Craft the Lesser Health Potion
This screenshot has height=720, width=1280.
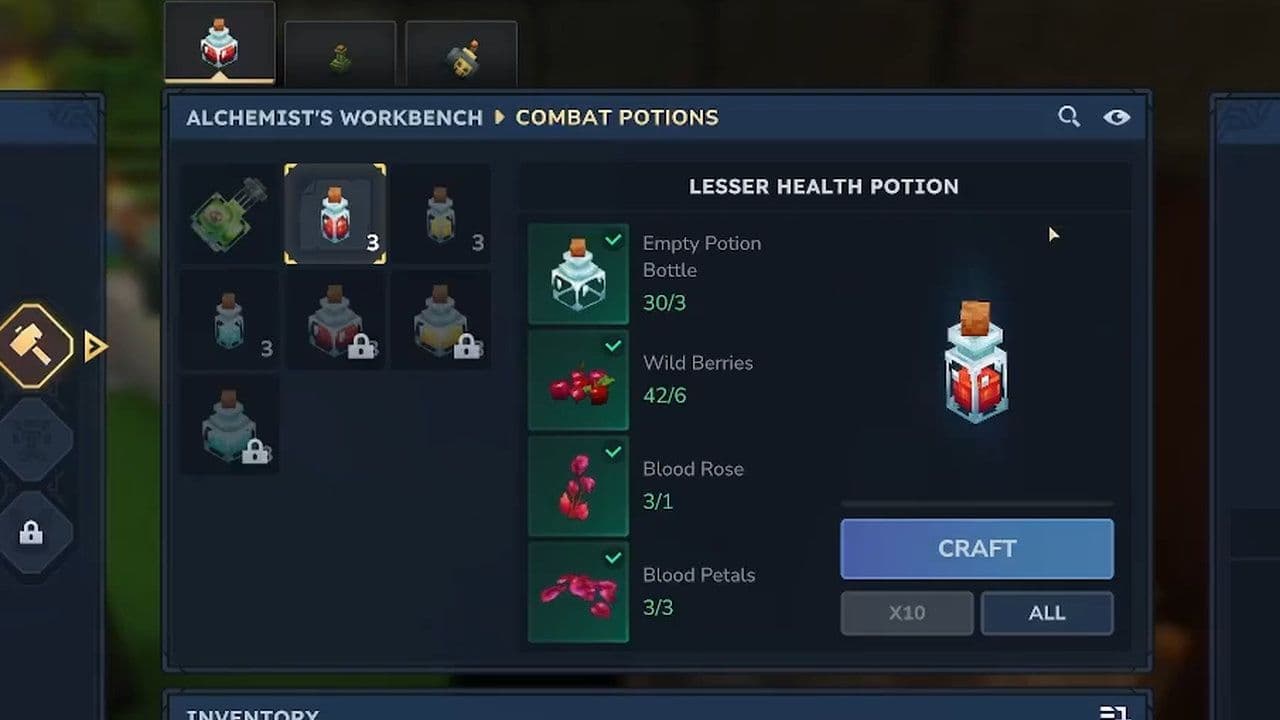click(x=976, y=548)
